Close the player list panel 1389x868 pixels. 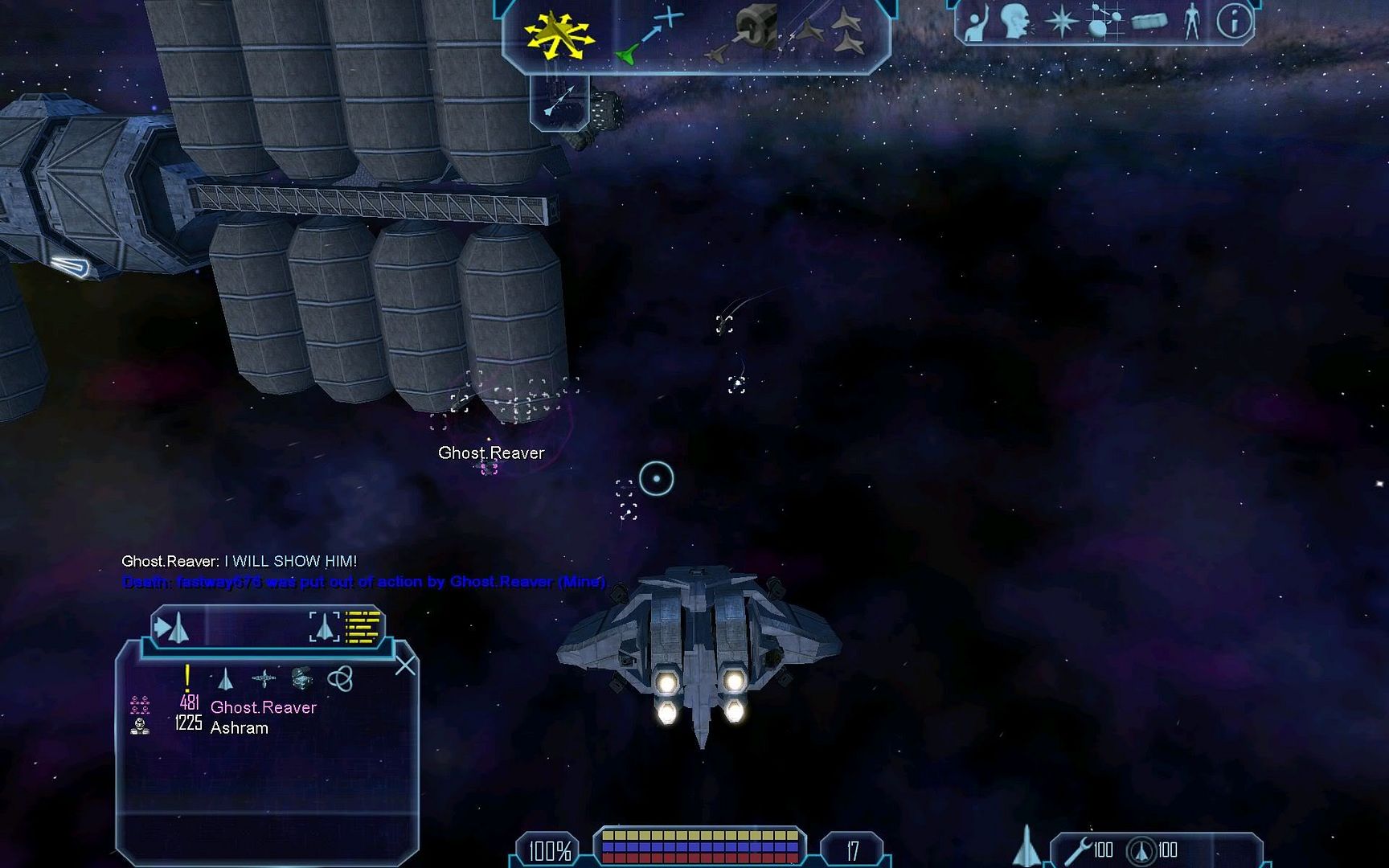pos(405,665)
